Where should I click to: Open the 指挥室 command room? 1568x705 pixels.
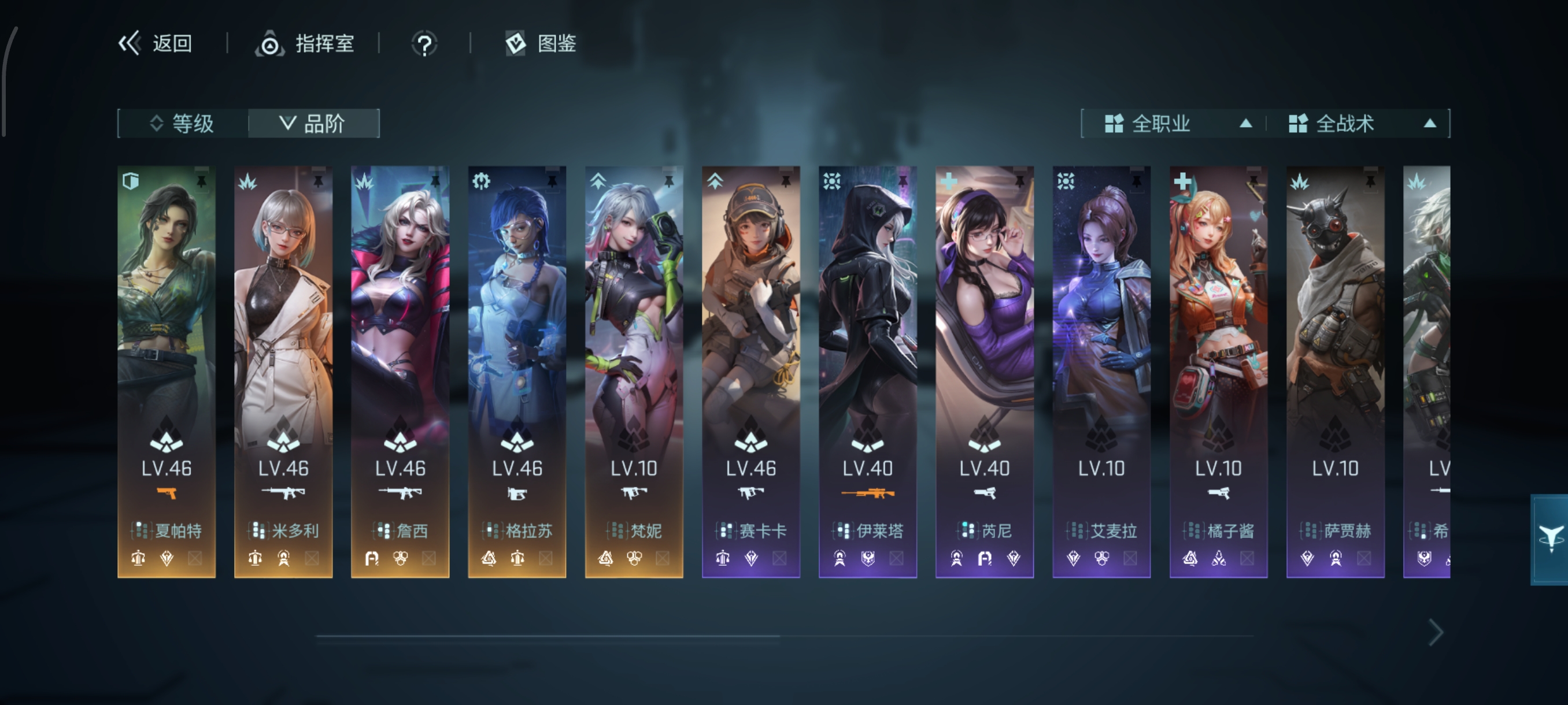[x=305, y=44]
